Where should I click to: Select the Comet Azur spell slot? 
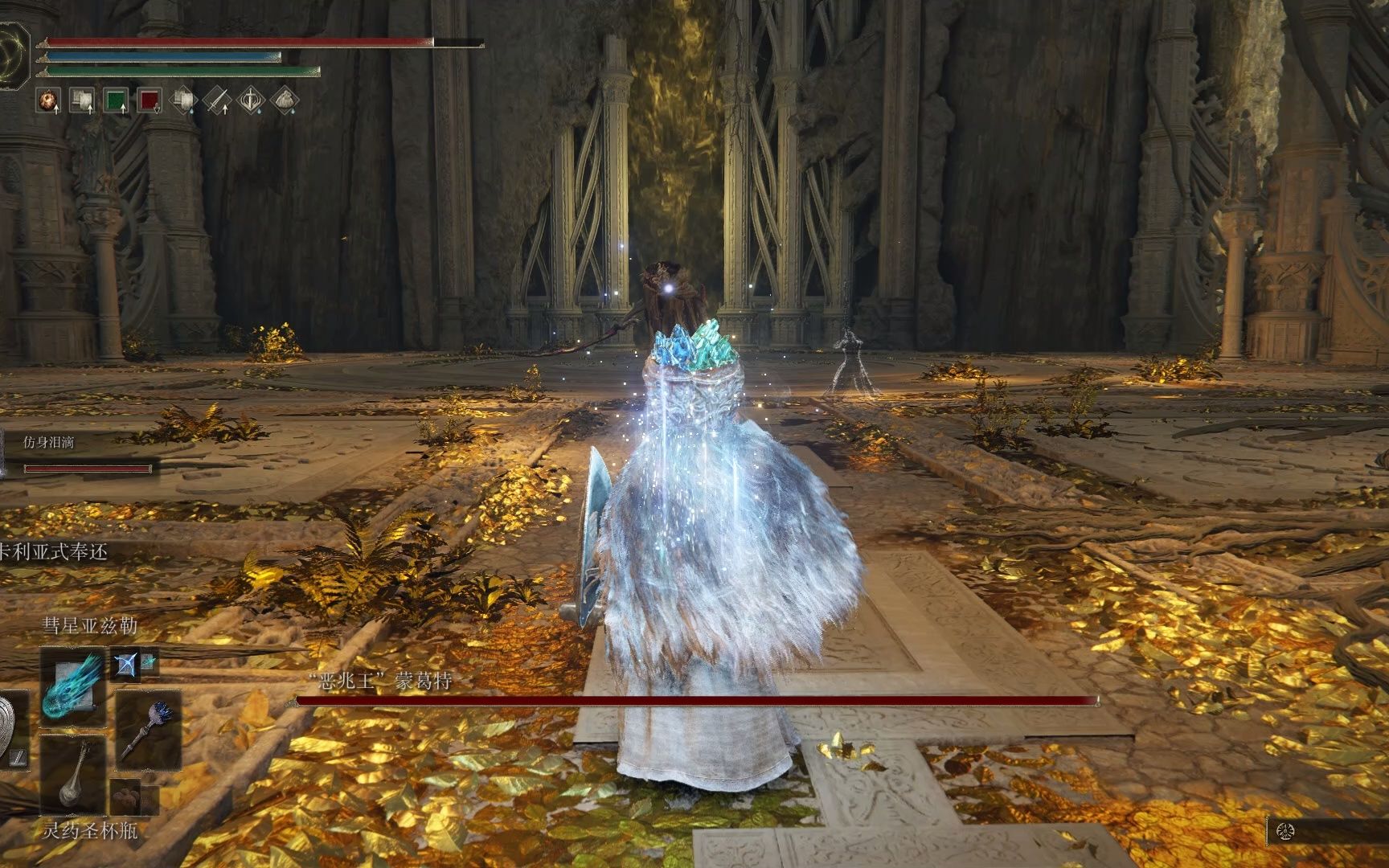73,689
